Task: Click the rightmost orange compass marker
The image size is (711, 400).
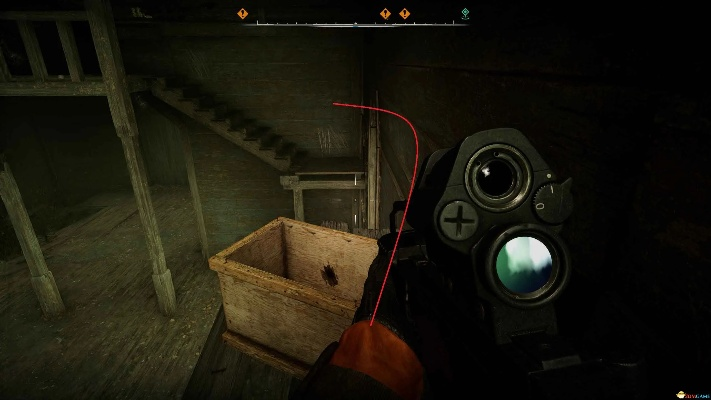Action: (x=404, y=13)
